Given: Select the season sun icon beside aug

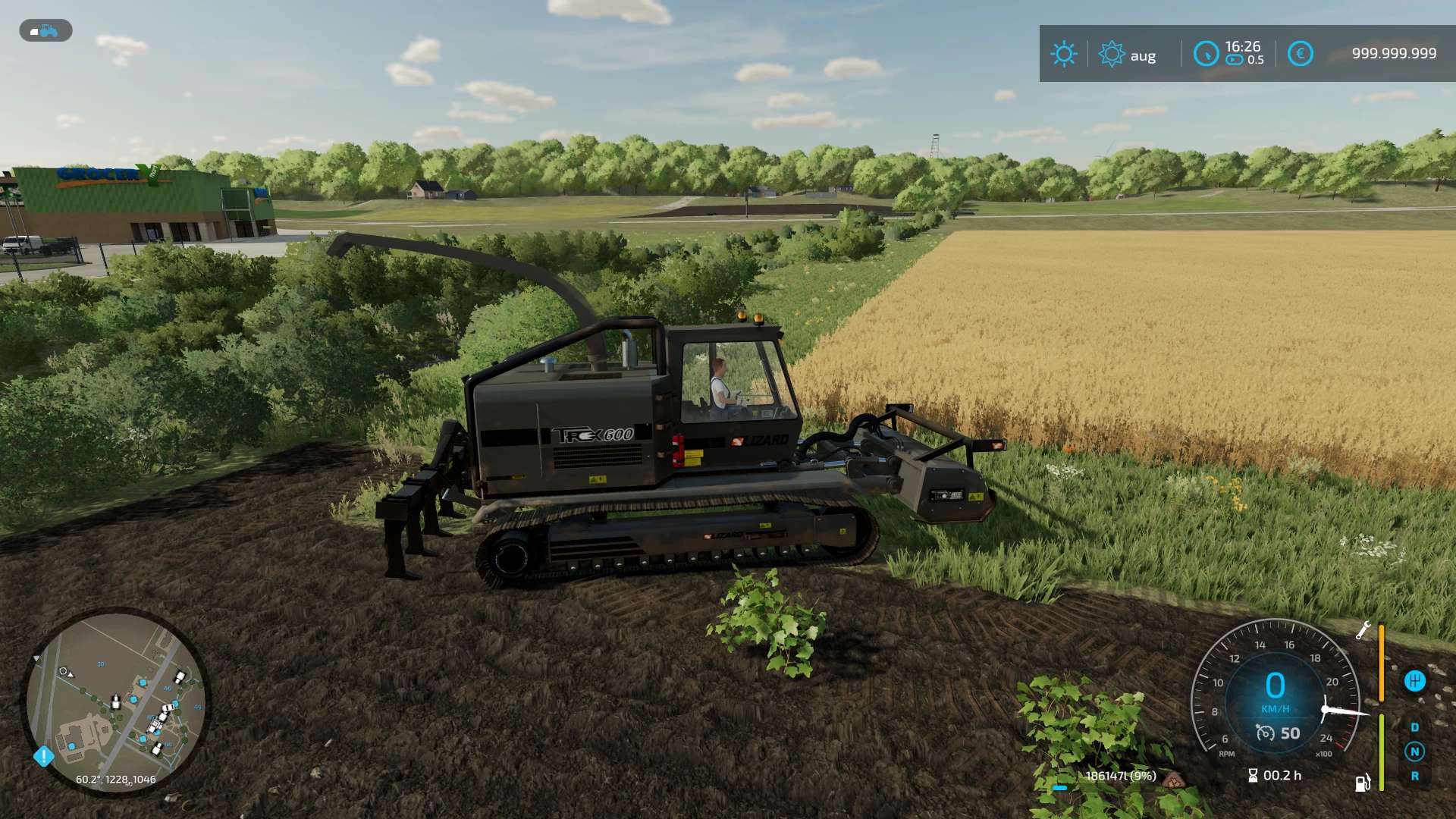Looking at the screenshot, I should [x=1111, y=54].
